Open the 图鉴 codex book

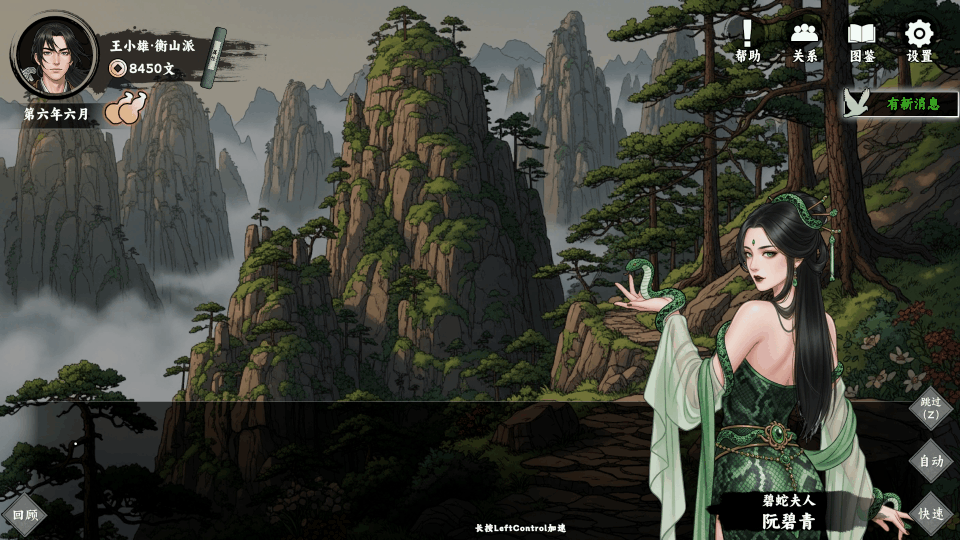pyautogui.click(x=862, y=41)
